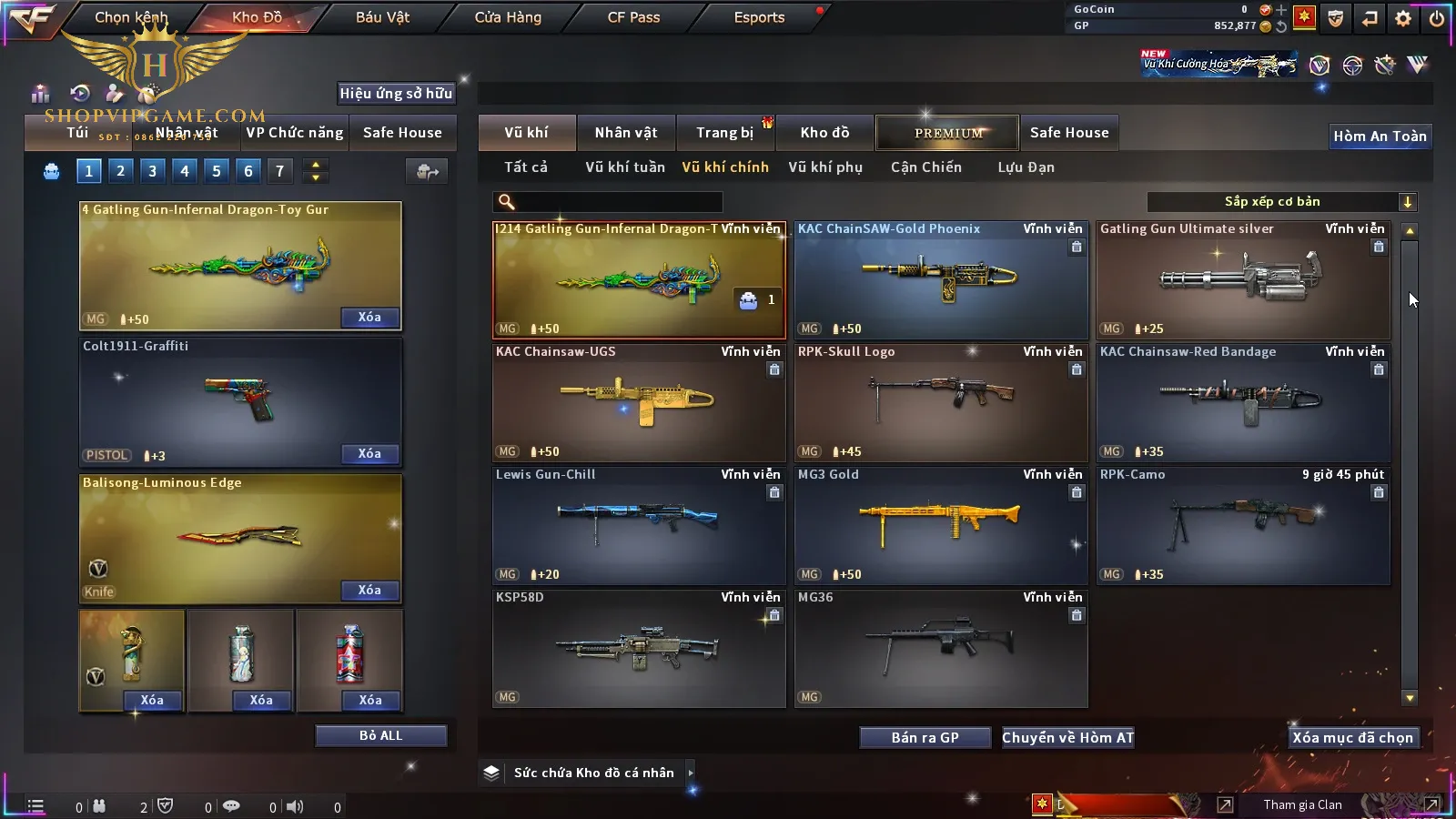The height and width of the screenshot is (819, 1456).
Task: Go to the CF Pass menu
Action: (633, 17)
